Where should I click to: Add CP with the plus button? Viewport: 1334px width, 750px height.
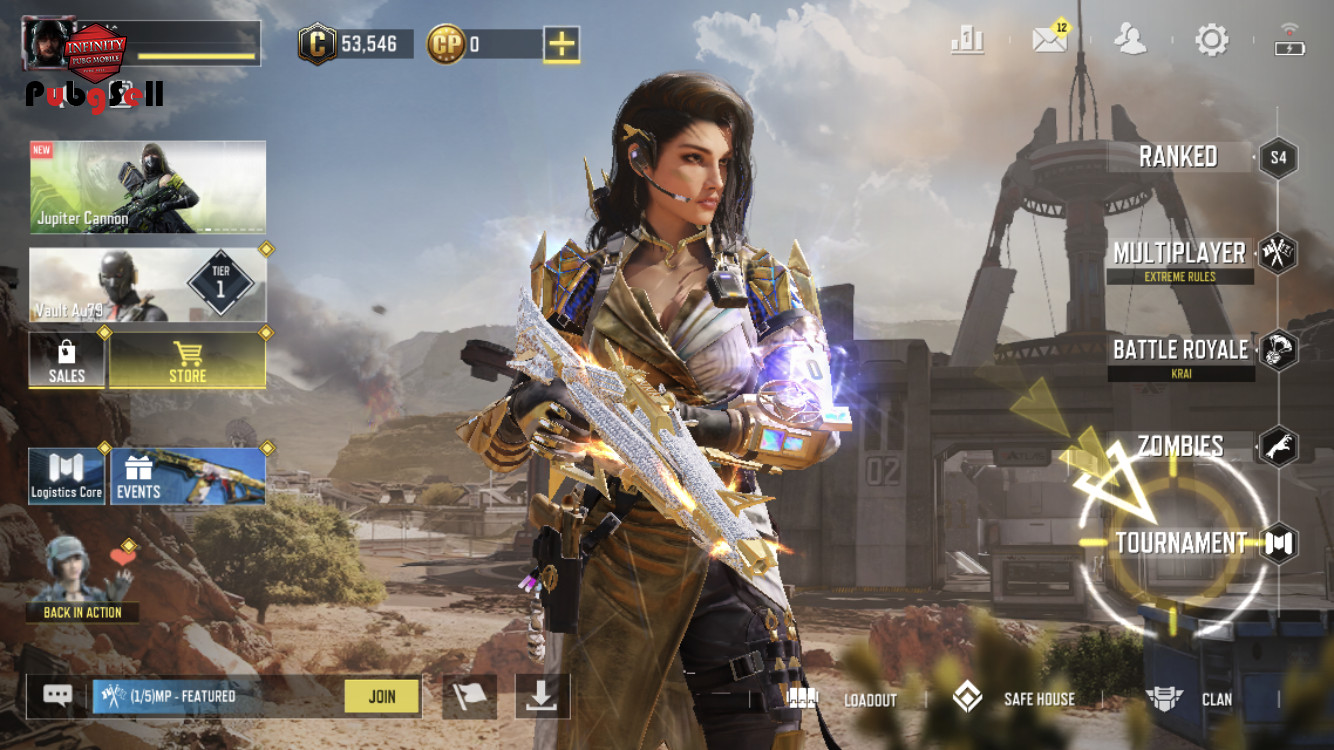(x=562, y=44)
